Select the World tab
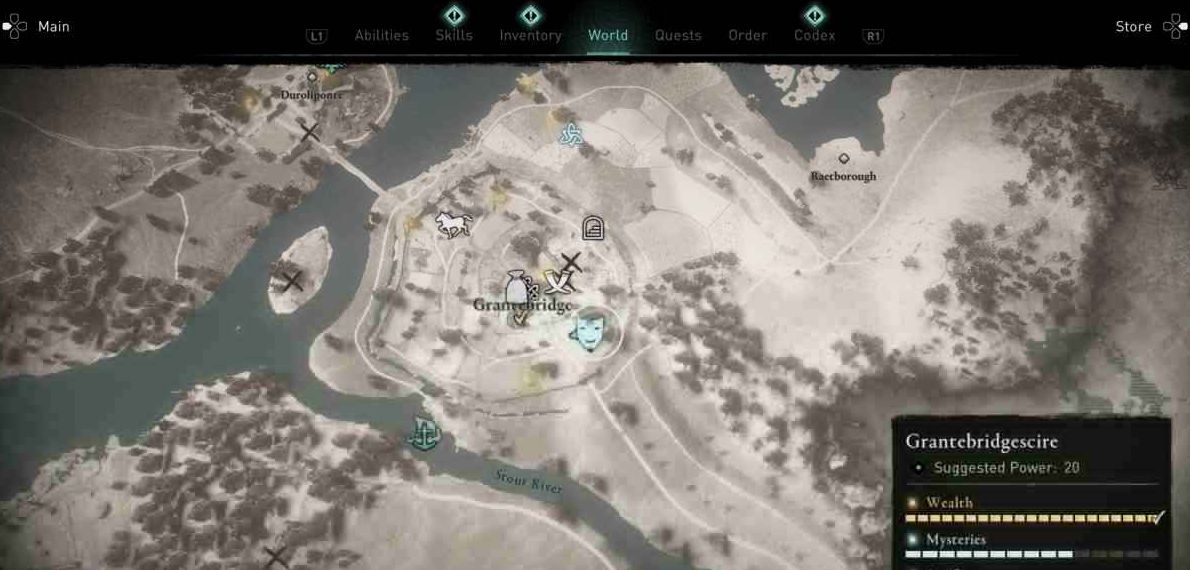The width and height of the screenshot is (1190, 570). 608,36
